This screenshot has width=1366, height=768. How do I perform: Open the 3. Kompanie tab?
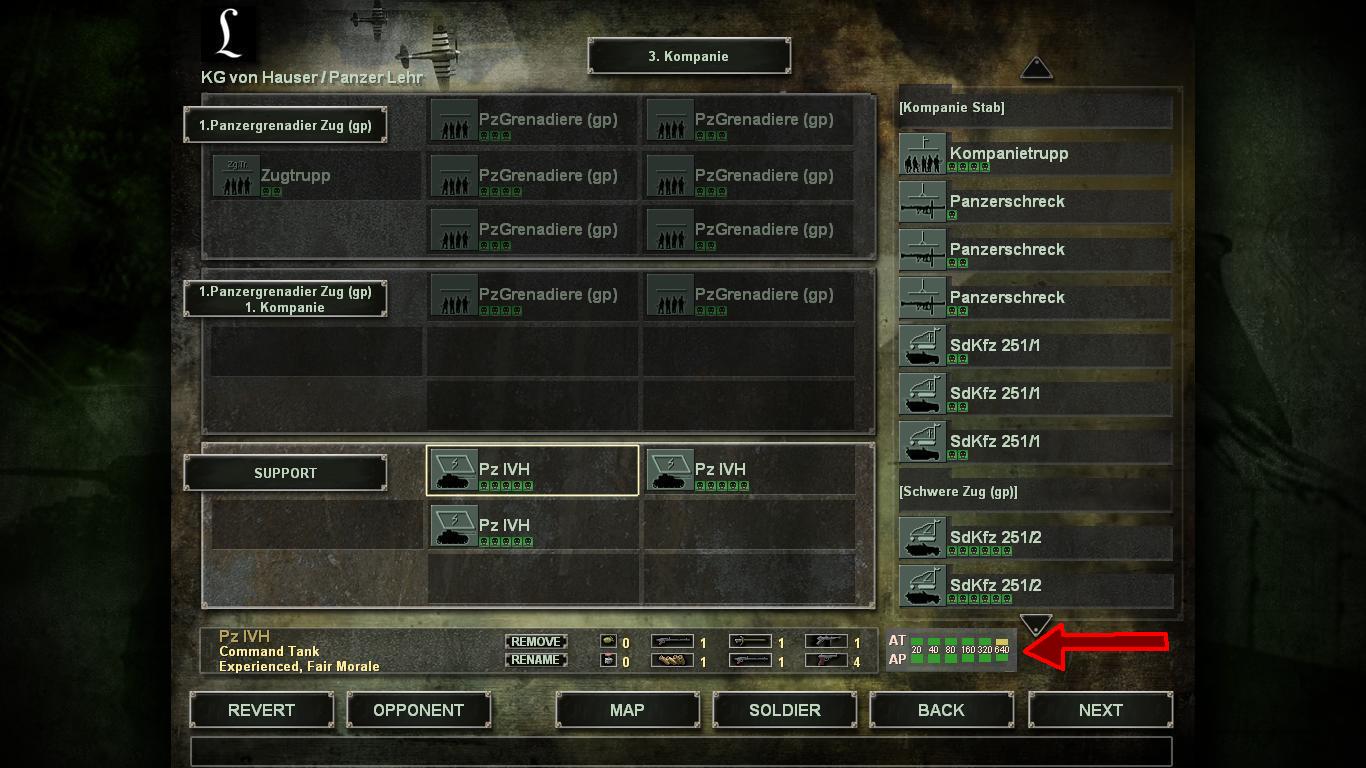pos(689,56)
